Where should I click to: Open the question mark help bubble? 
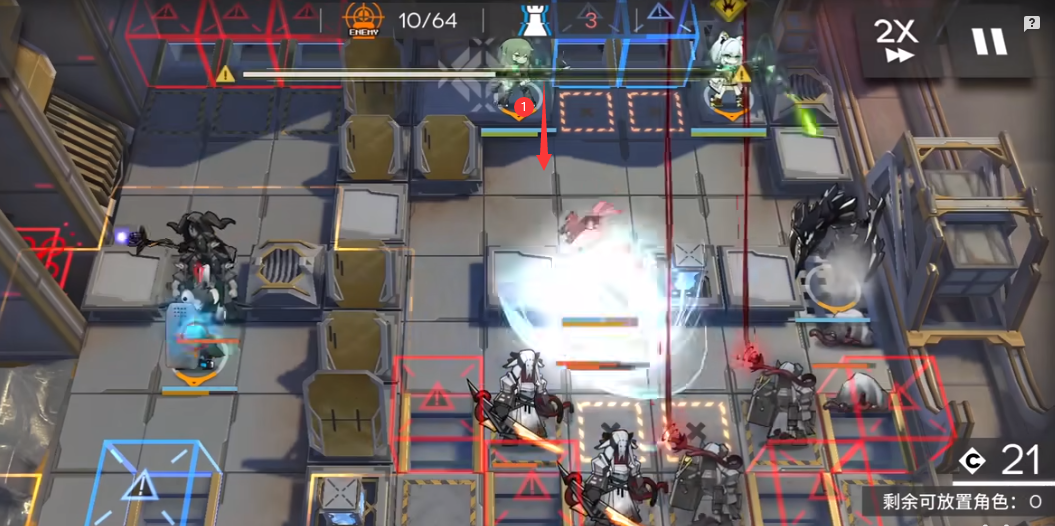click(1031, 24)
